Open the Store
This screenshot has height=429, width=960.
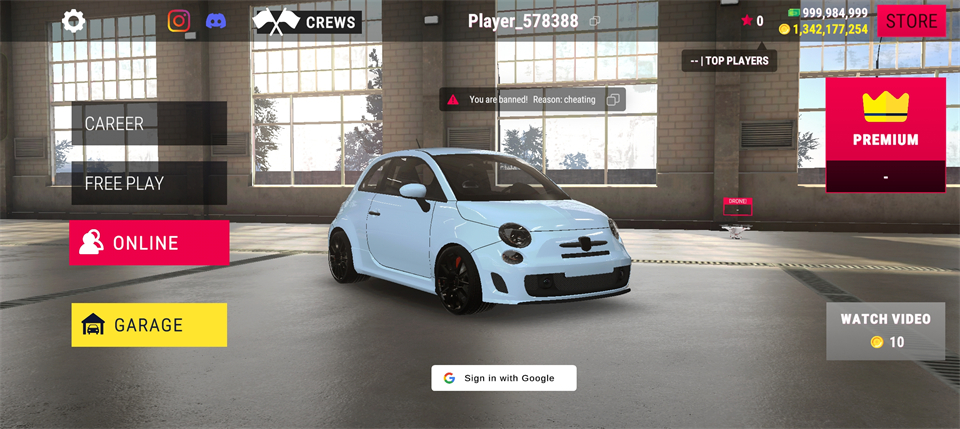(911, 21)
